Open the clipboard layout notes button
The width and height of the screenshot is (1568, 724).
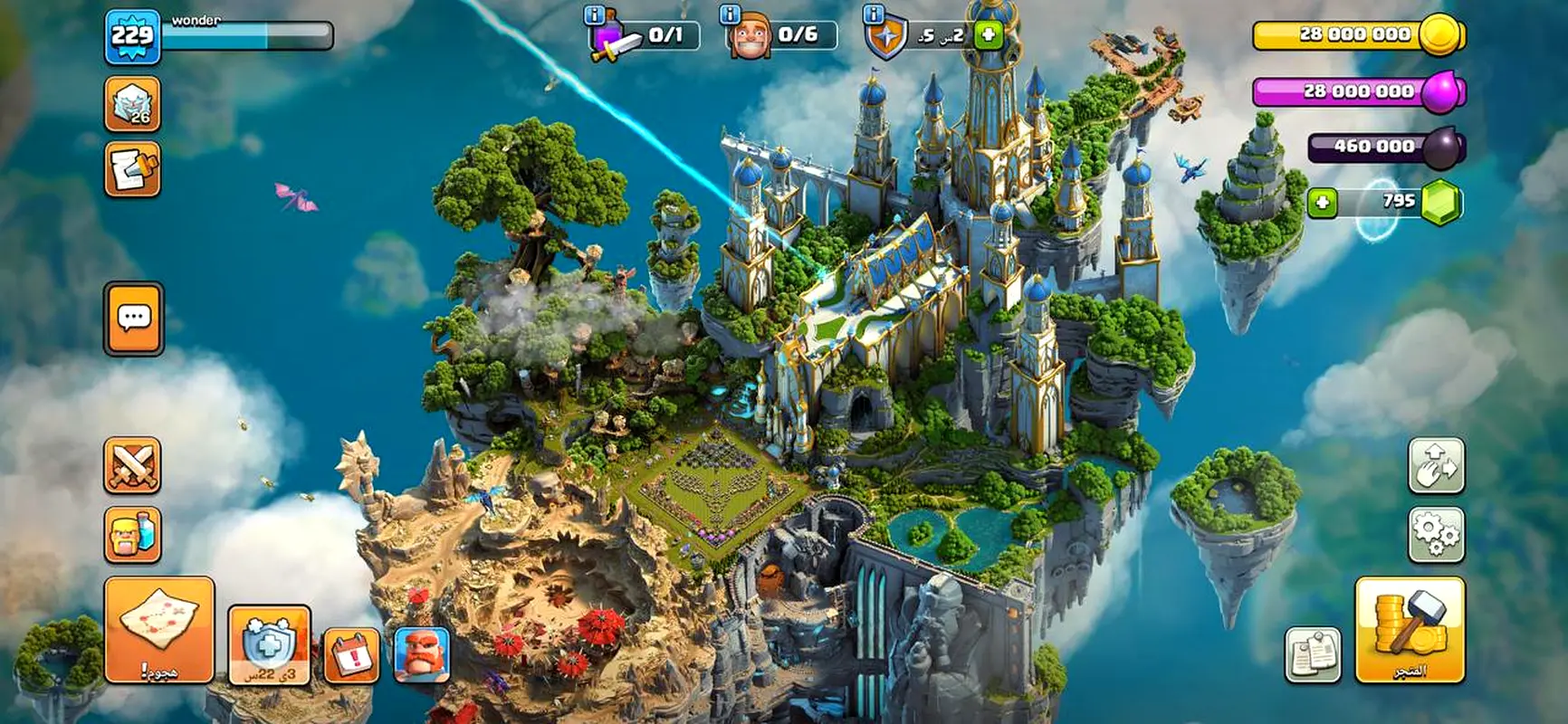click(x=1313, y=654)
